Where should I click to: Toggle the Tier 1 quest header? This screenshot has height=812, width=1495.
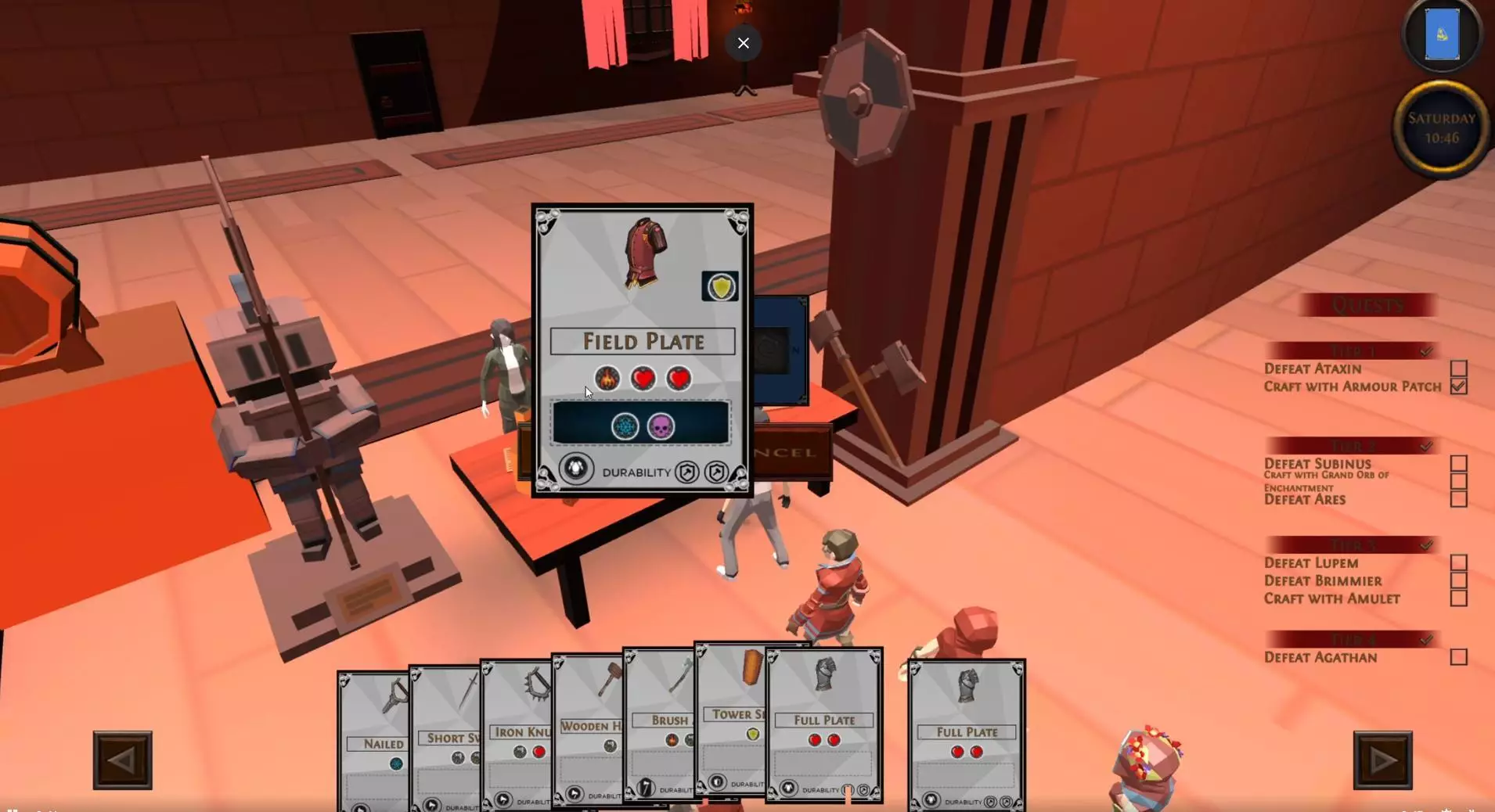coord(1353,350)
